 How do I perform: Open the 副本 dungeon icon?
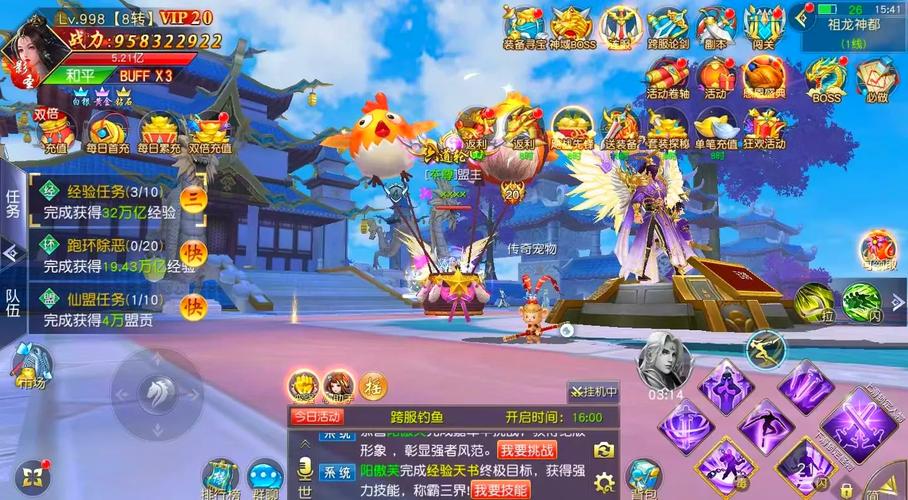716,27
